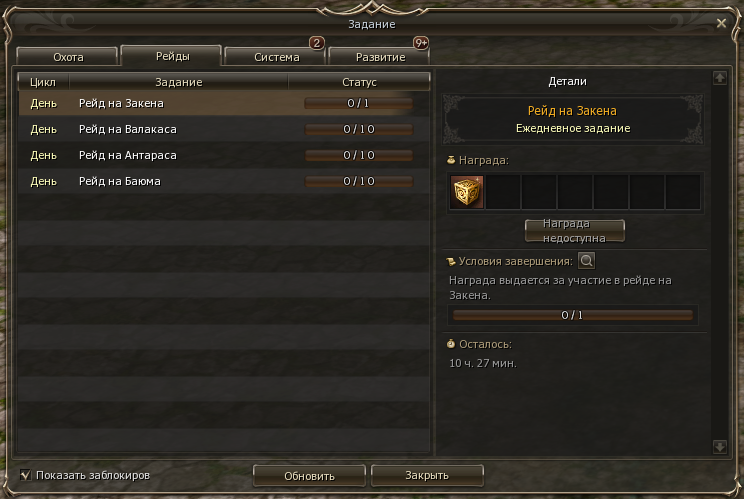Sort tasks by the Задание column header
Image resolution: width=744 pixels, height=499 pixels.
click(x=179, y=82)
